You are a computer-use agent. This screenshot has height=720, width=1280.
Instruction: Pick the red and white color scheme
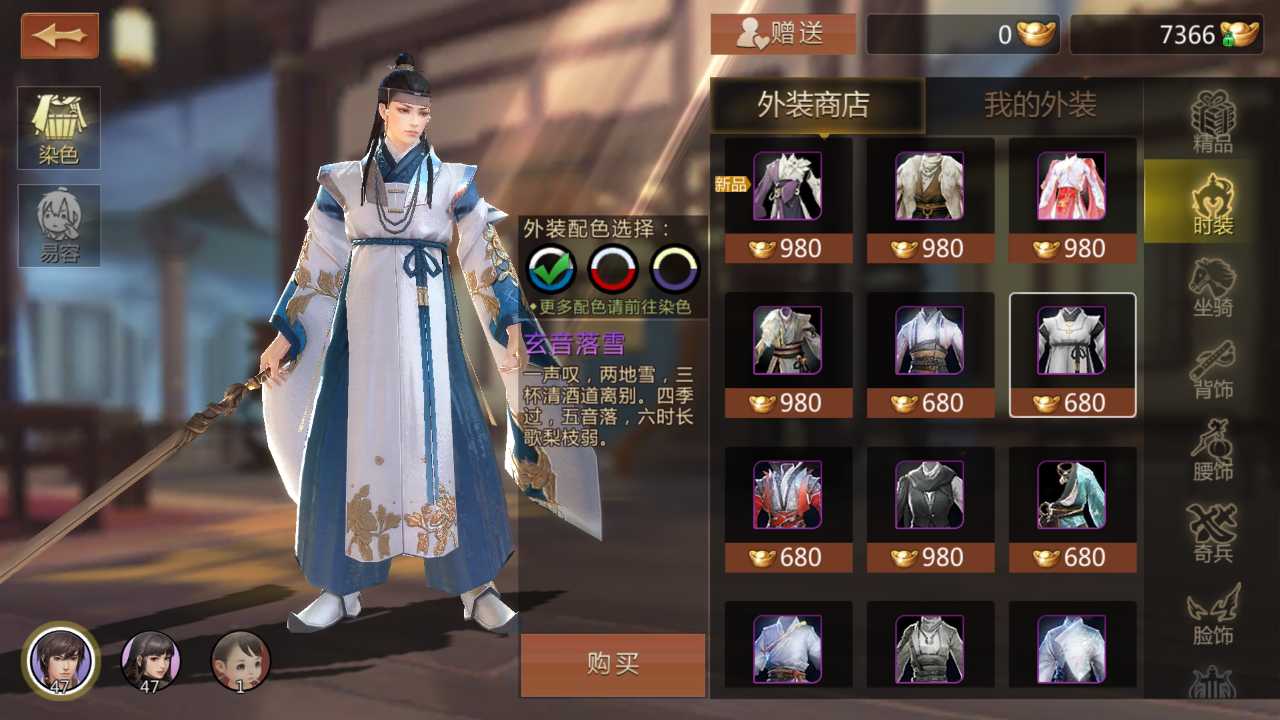[x=613, y=268]
